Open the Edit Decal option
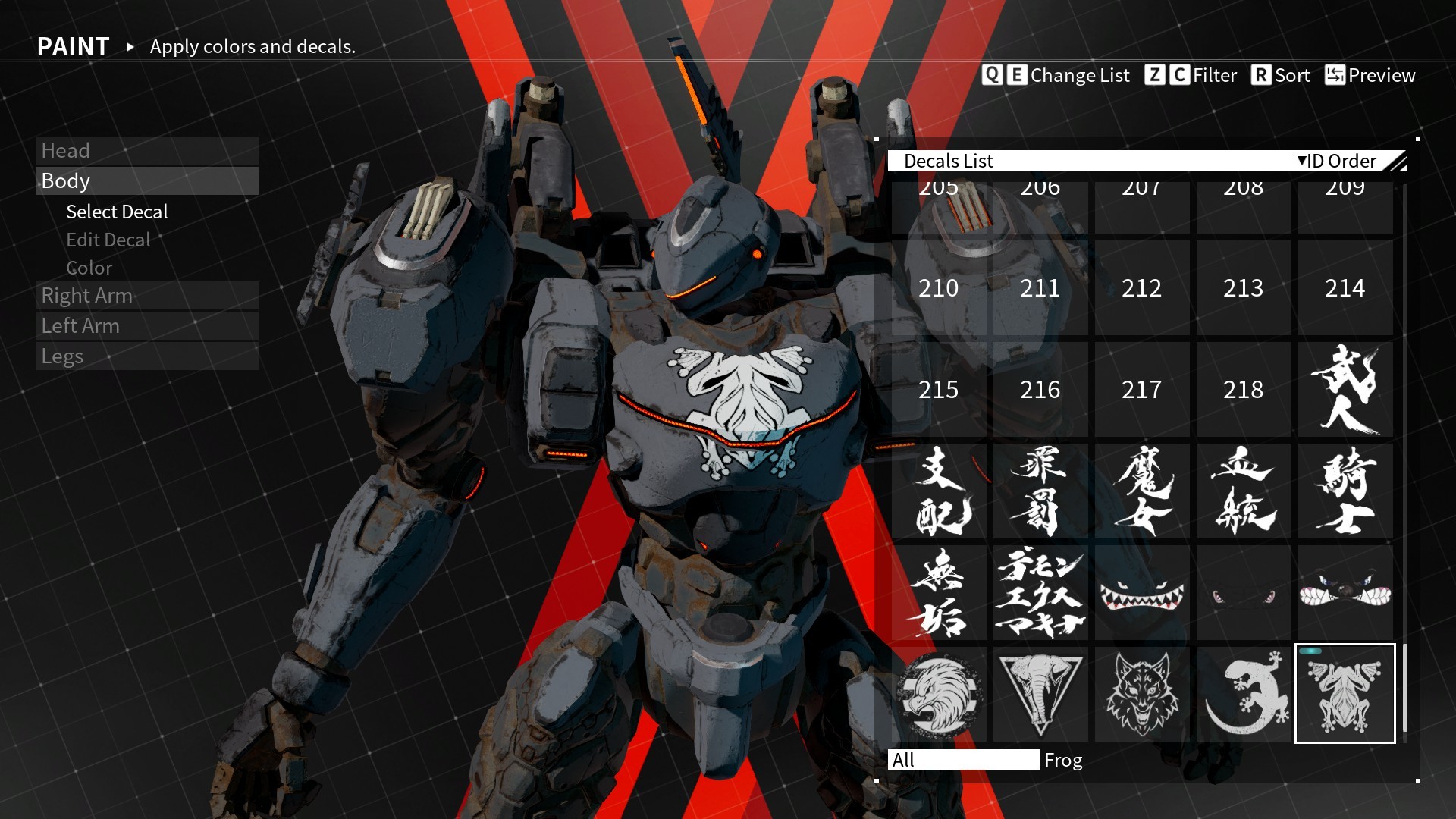Image resolution: width=1456 pixels, height=819 pixels. click(x=108, y=240)
